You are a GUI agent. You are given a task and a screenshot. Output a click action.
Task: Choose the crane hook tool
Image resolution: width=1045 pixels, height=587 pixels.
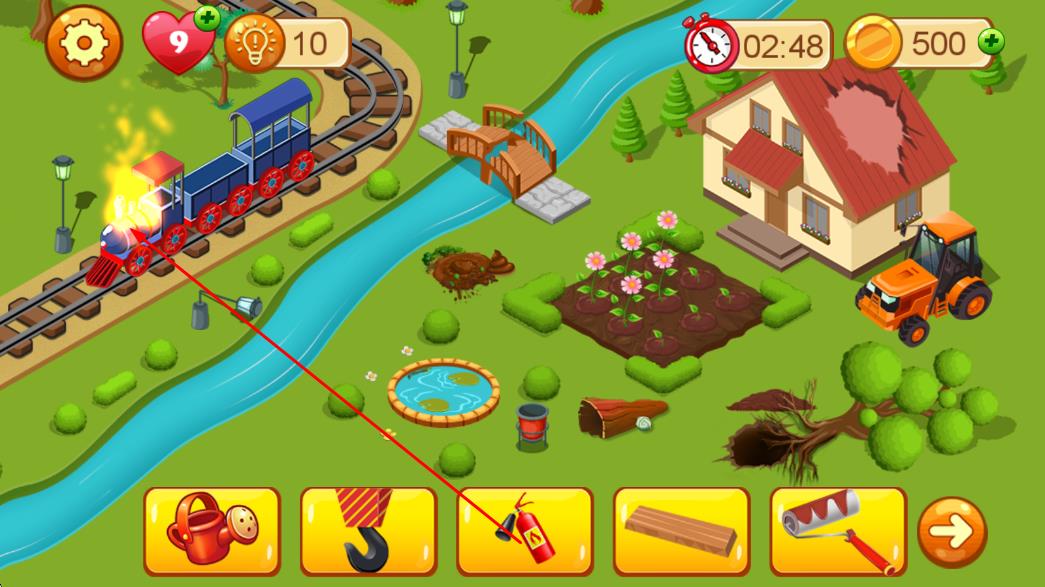coord(368,531)
